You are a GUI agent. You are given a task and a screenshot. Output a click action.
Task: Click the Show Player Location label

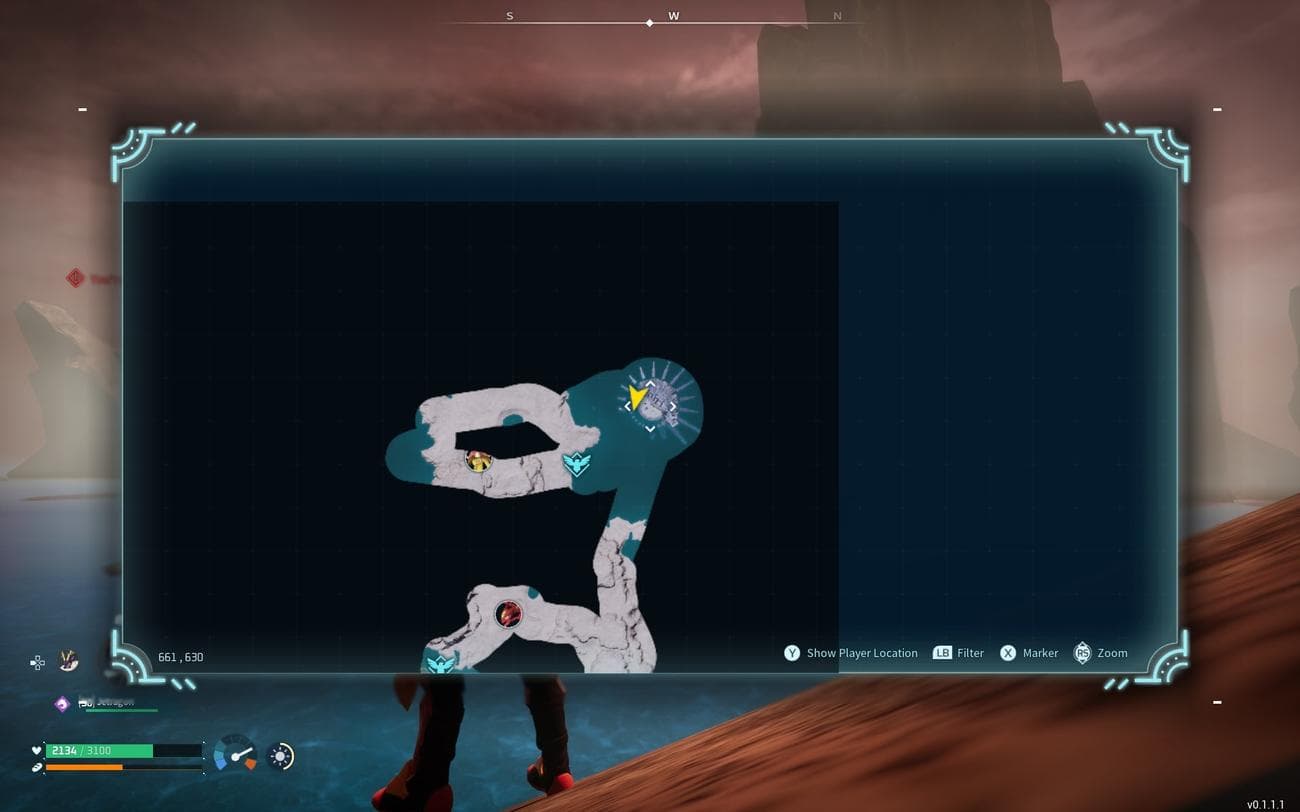pyautogui.click(x=861, y=653)
